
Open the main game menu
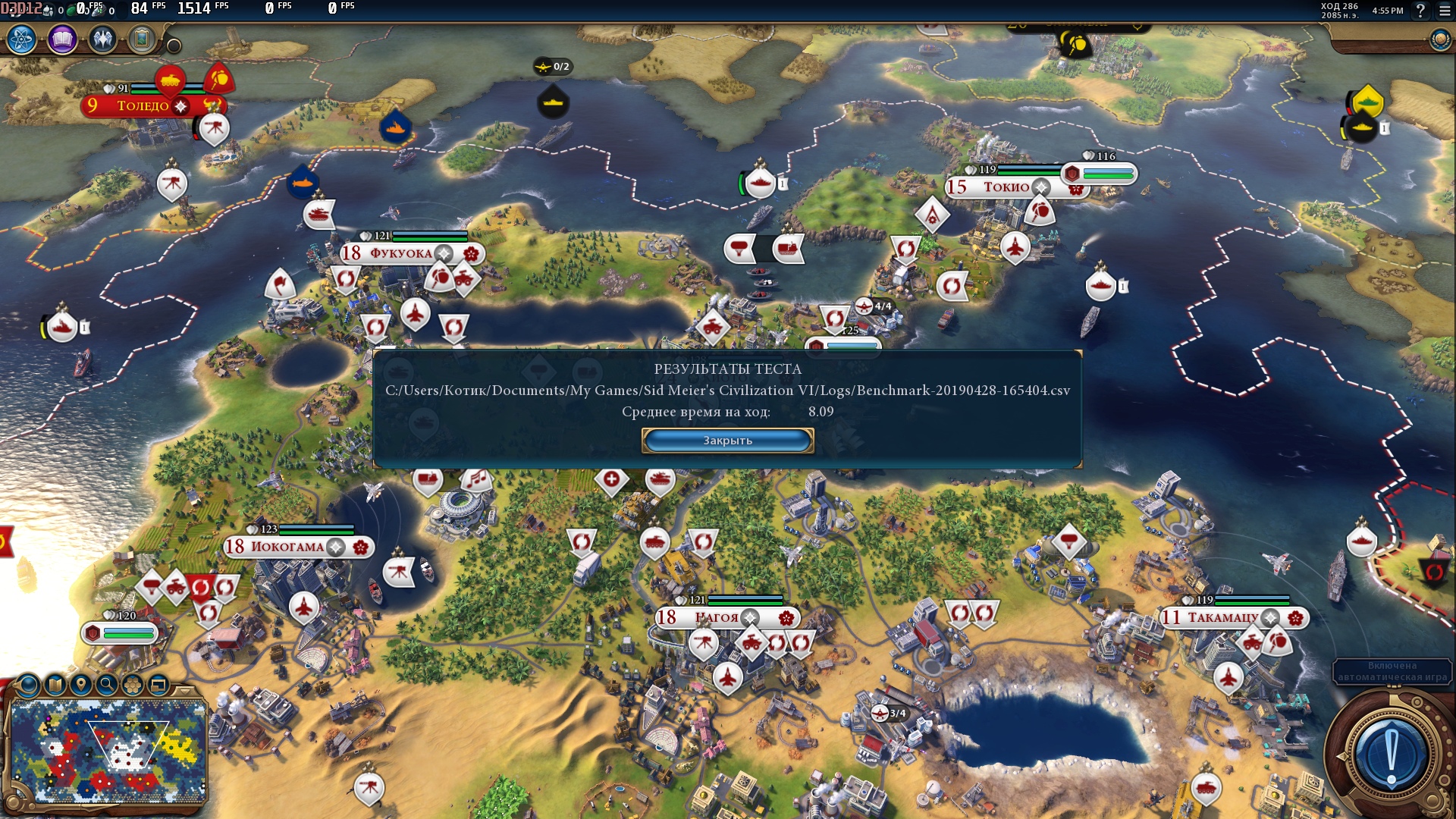pos(1445,11)
